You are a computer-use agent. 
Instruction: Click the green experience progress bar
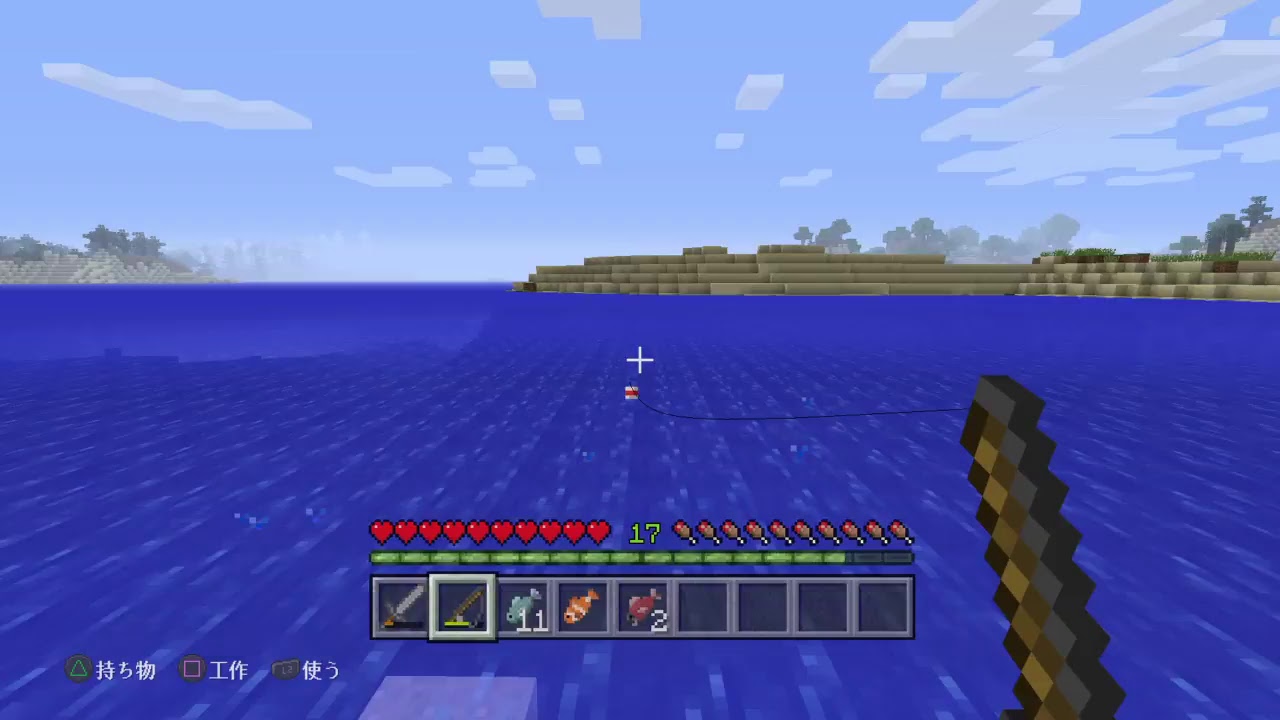[640, 557]
